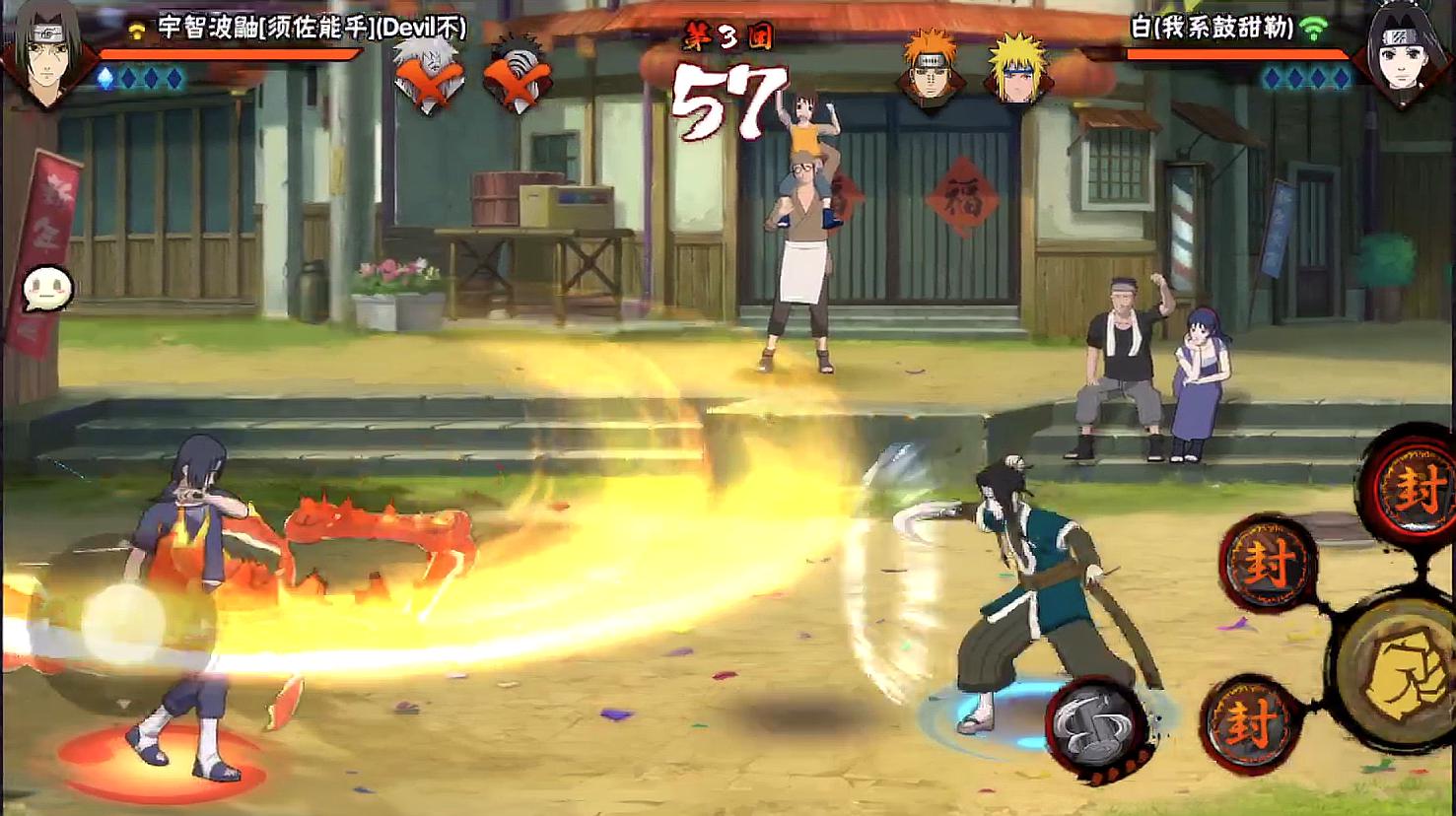Image resolution: width=1456 pixels, height=816 pixels.
Task: Touch the virtual movement joystick knob
Action: (122, 624)
